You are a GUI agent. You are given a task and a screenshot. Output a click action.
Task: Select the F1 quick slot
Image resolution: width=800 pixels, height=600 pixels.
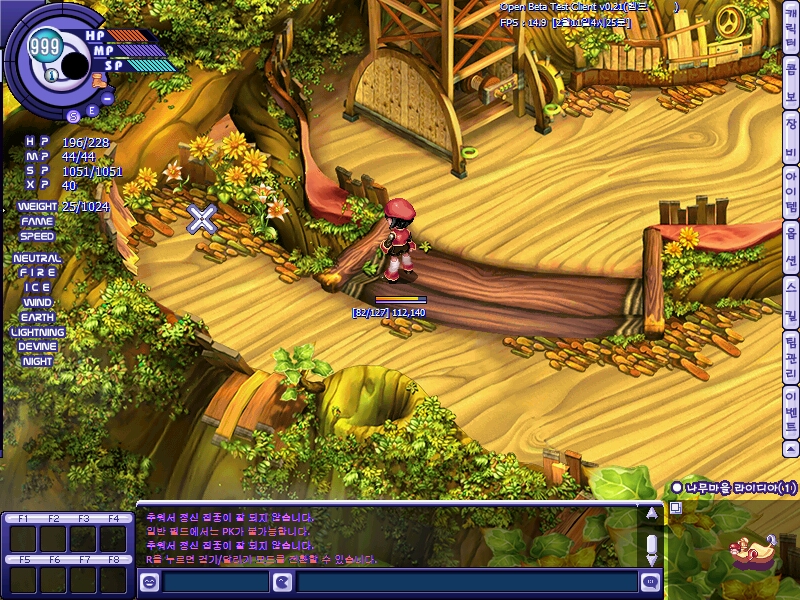coord(22,539)
